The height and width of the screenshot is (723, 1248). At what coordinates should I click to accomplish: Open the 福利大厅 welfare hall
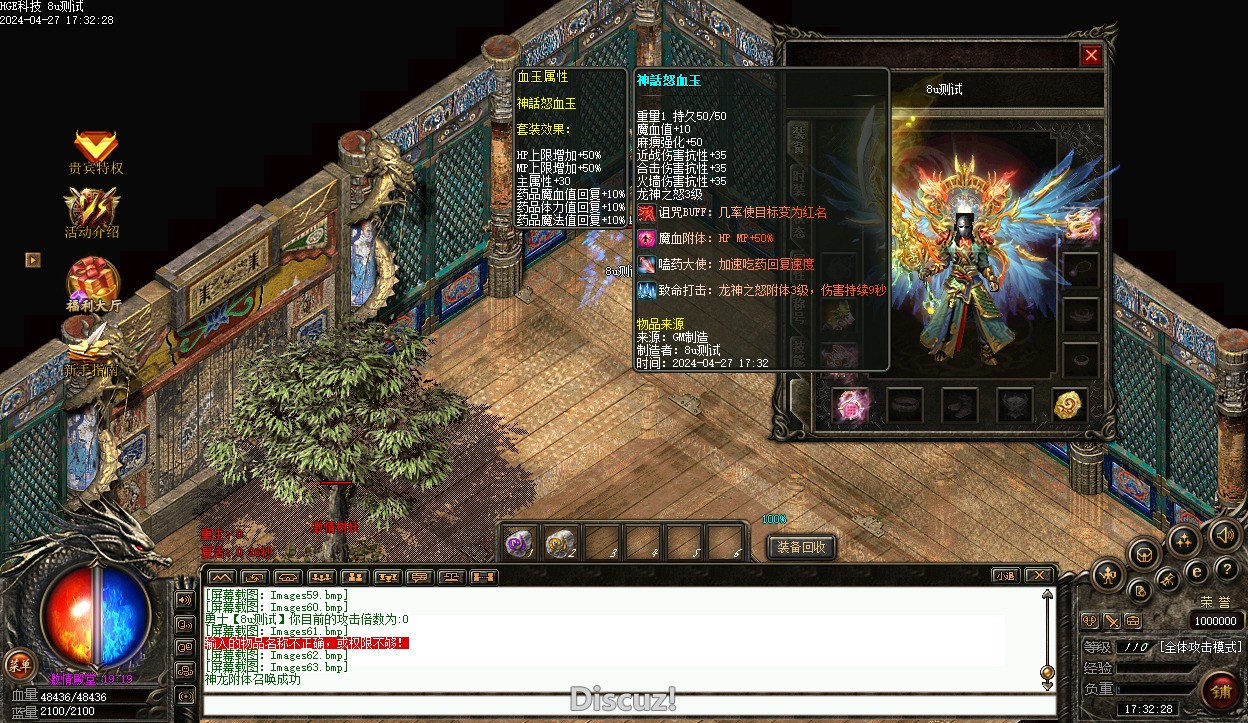click(x=93, y=285)
